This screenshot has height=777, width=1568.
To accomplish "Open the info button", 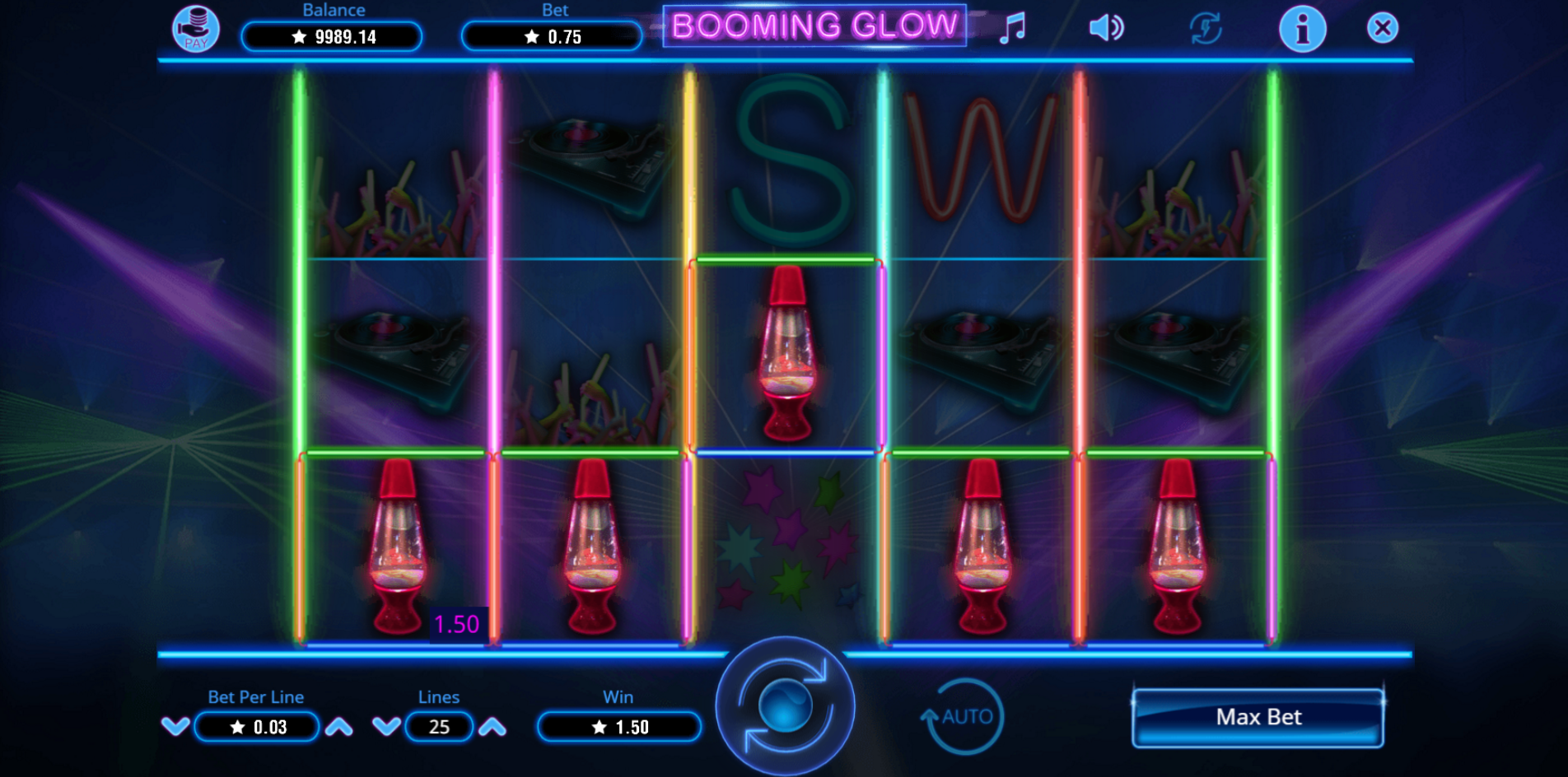I will [x=1302, y=30].
